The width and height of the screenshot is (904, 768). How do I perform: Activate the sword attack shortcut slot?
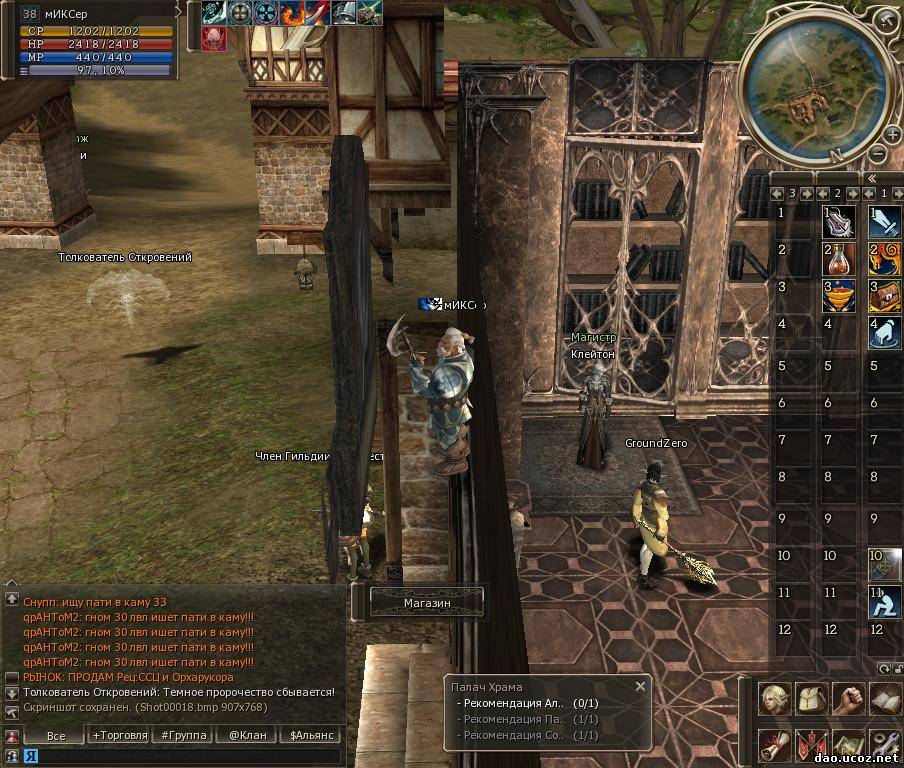coord(884,220)
